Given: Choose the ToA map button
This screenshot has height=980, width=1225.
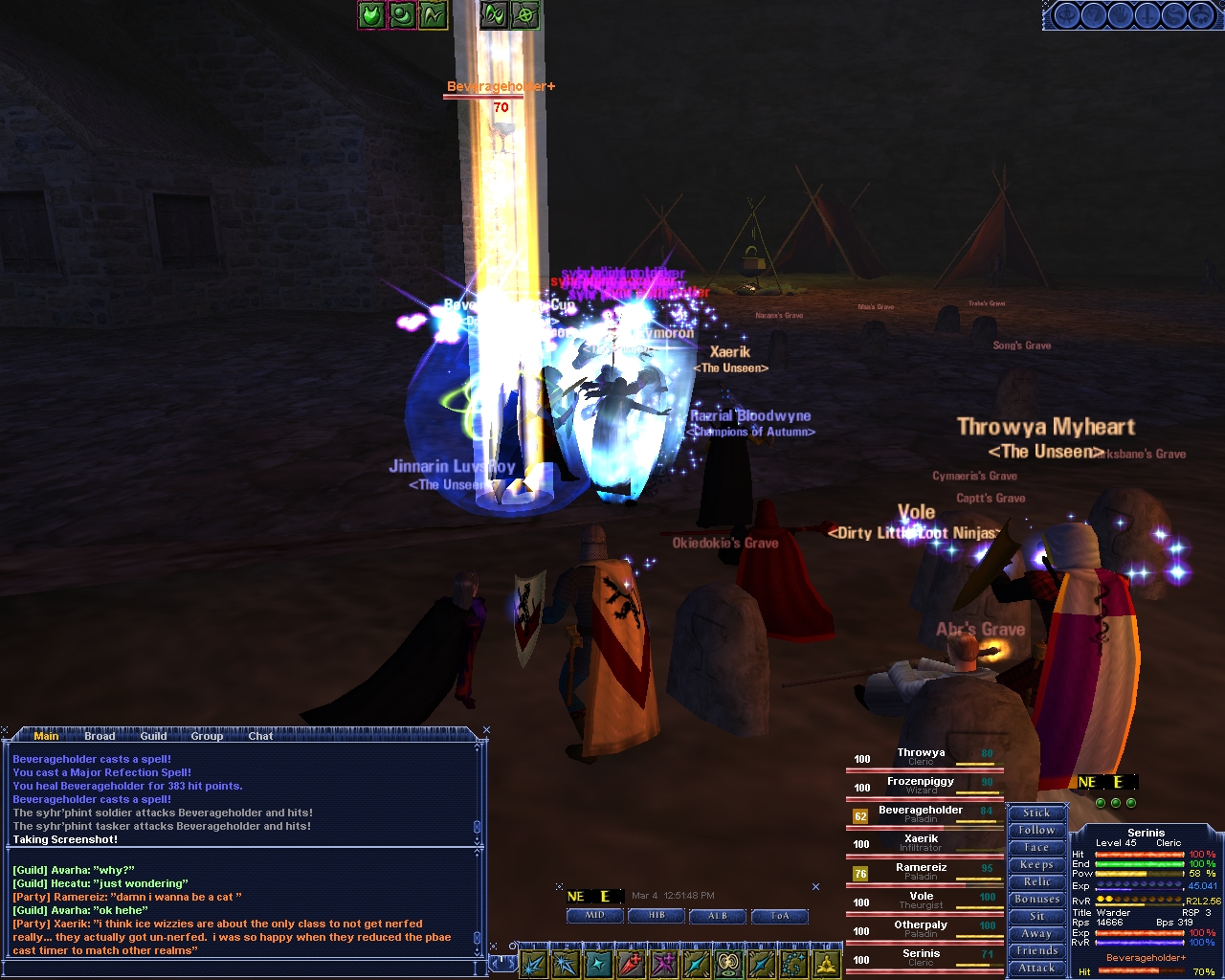Looking at the screenshot, I should [x=780, y=916].
